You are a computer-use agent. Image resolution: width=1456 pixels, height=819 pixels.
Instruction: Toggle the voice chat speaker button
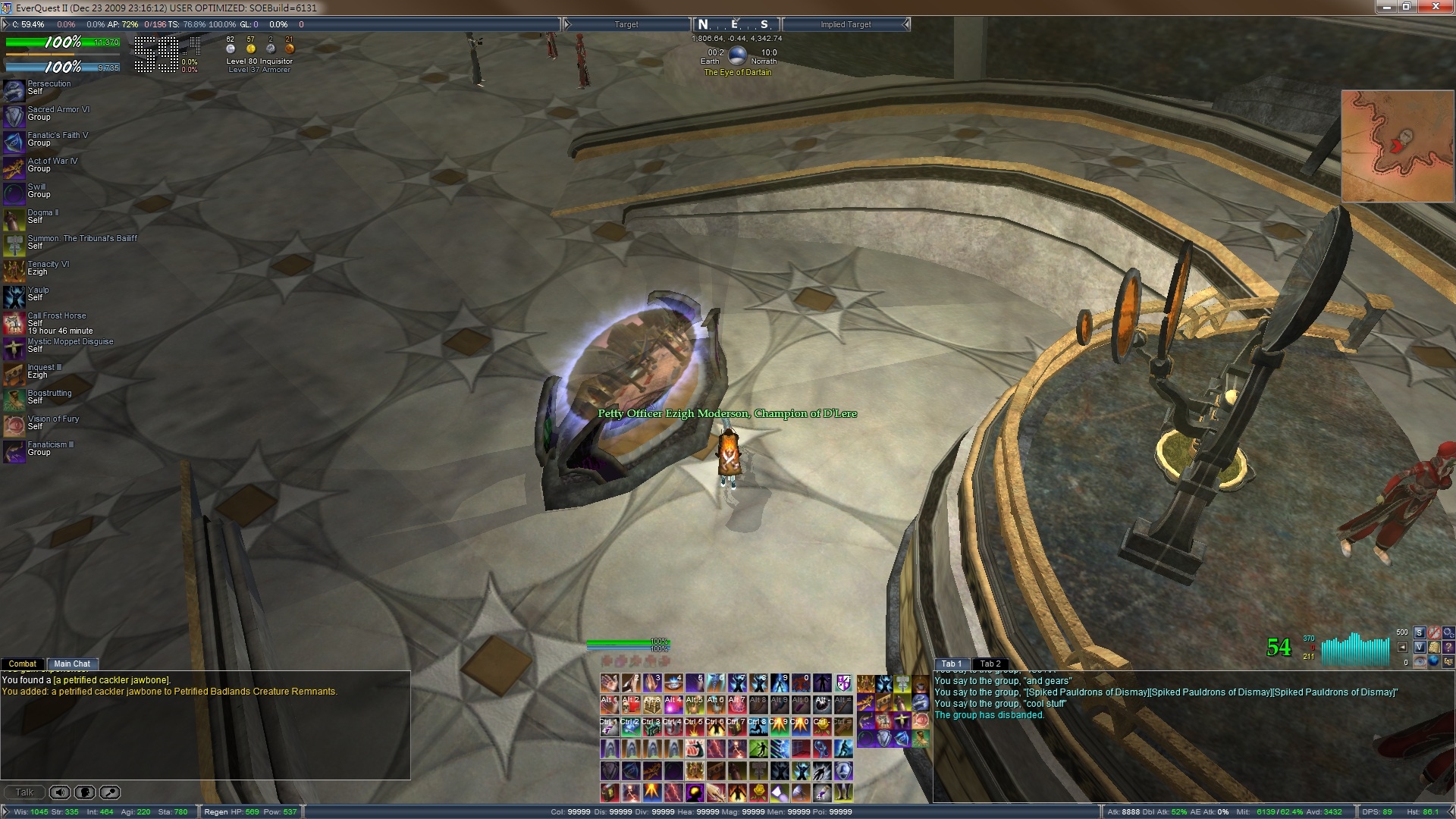[60, 792]
